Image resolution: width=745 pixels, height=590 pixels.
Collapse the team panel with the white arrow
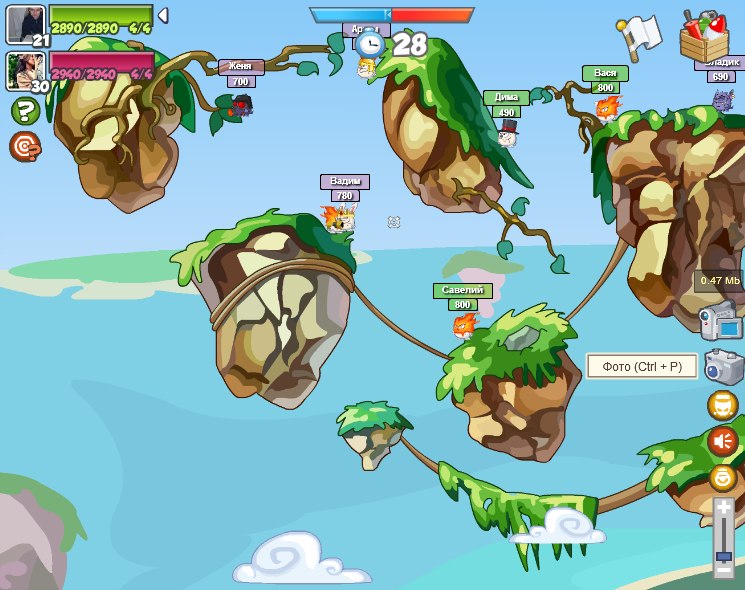pyautogui.click(x=163, y=15)
